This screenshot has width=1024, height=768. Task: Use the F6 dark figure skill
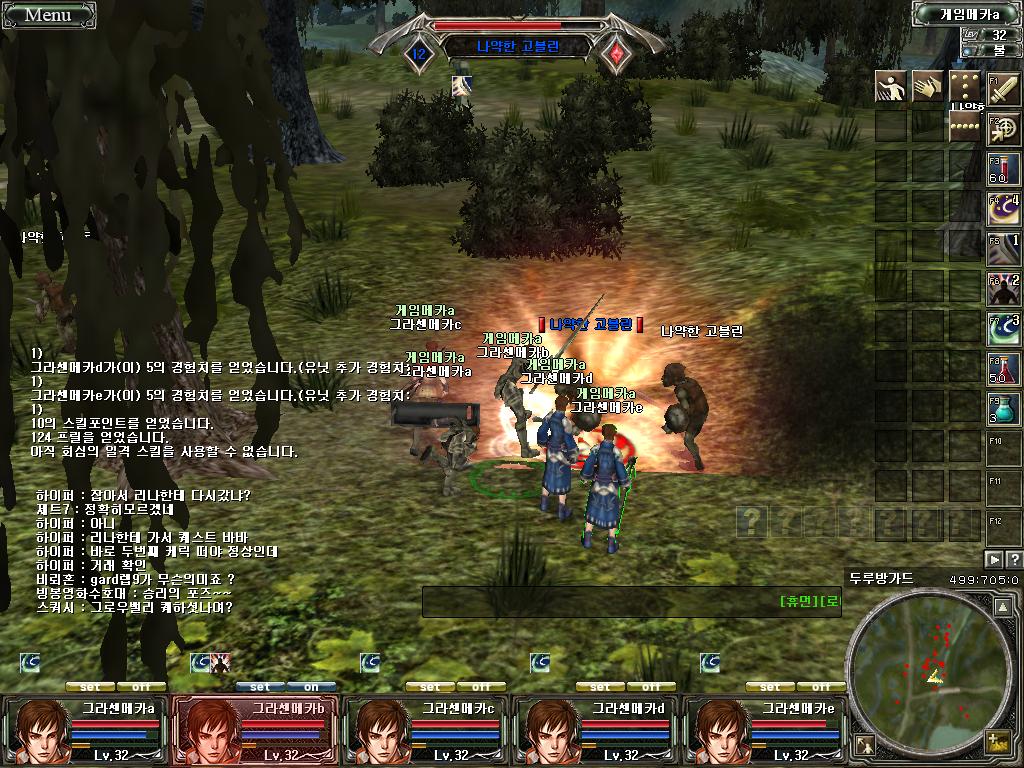[1004, 288]
